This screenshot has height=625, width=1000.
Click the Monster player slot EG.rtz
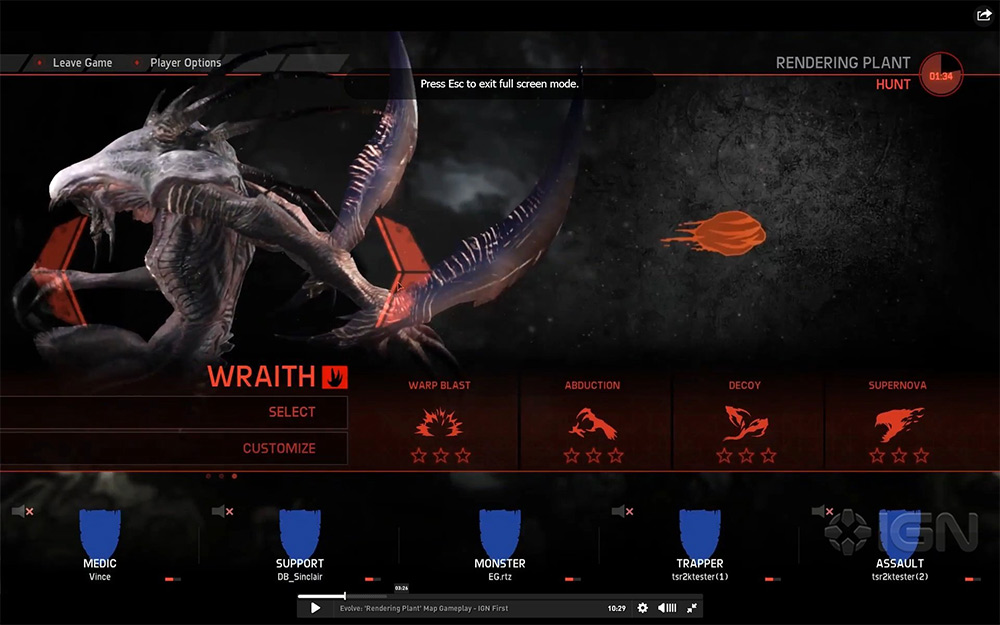point(500,540)
